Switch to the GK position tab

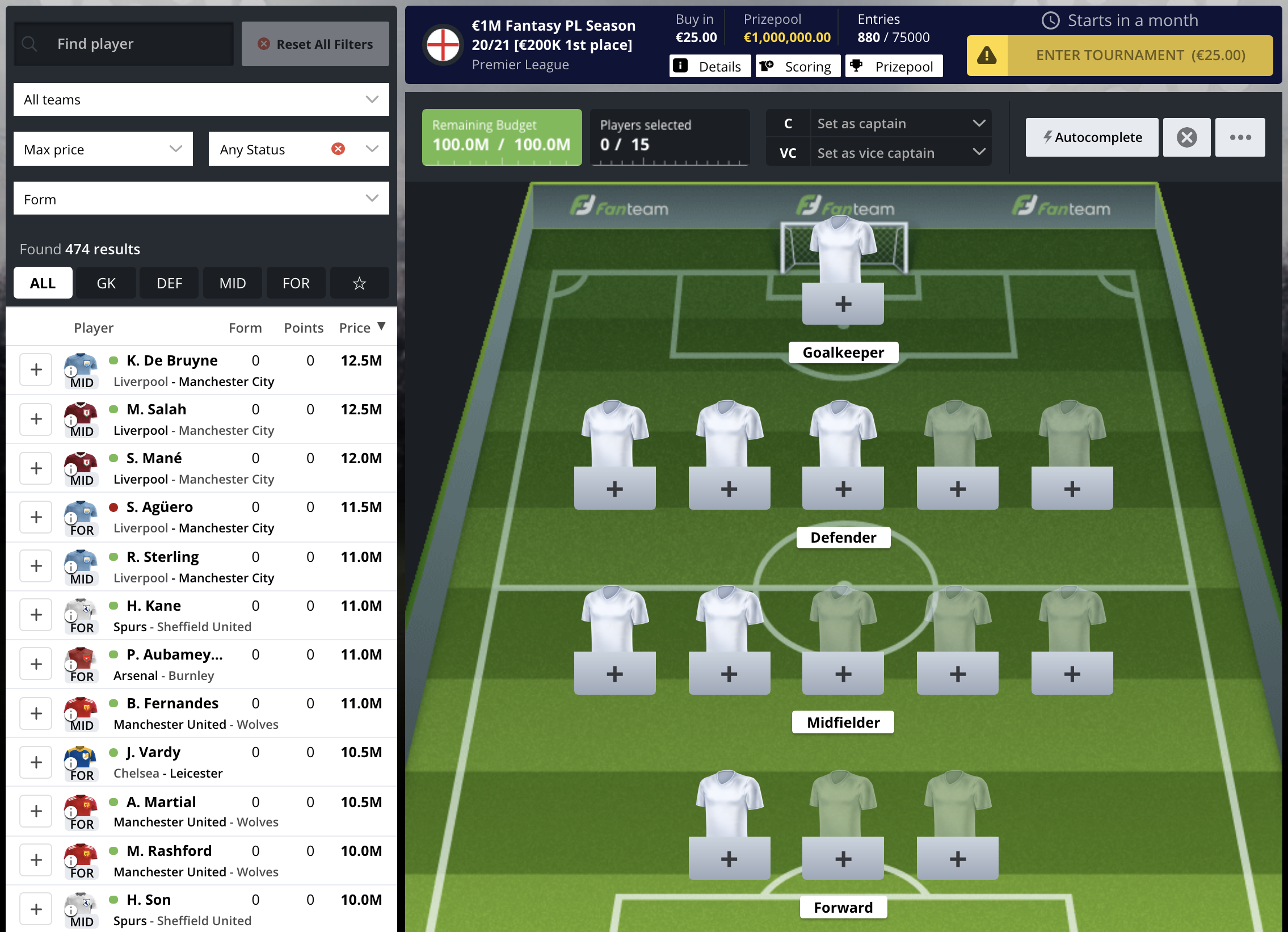coord(106,283)
